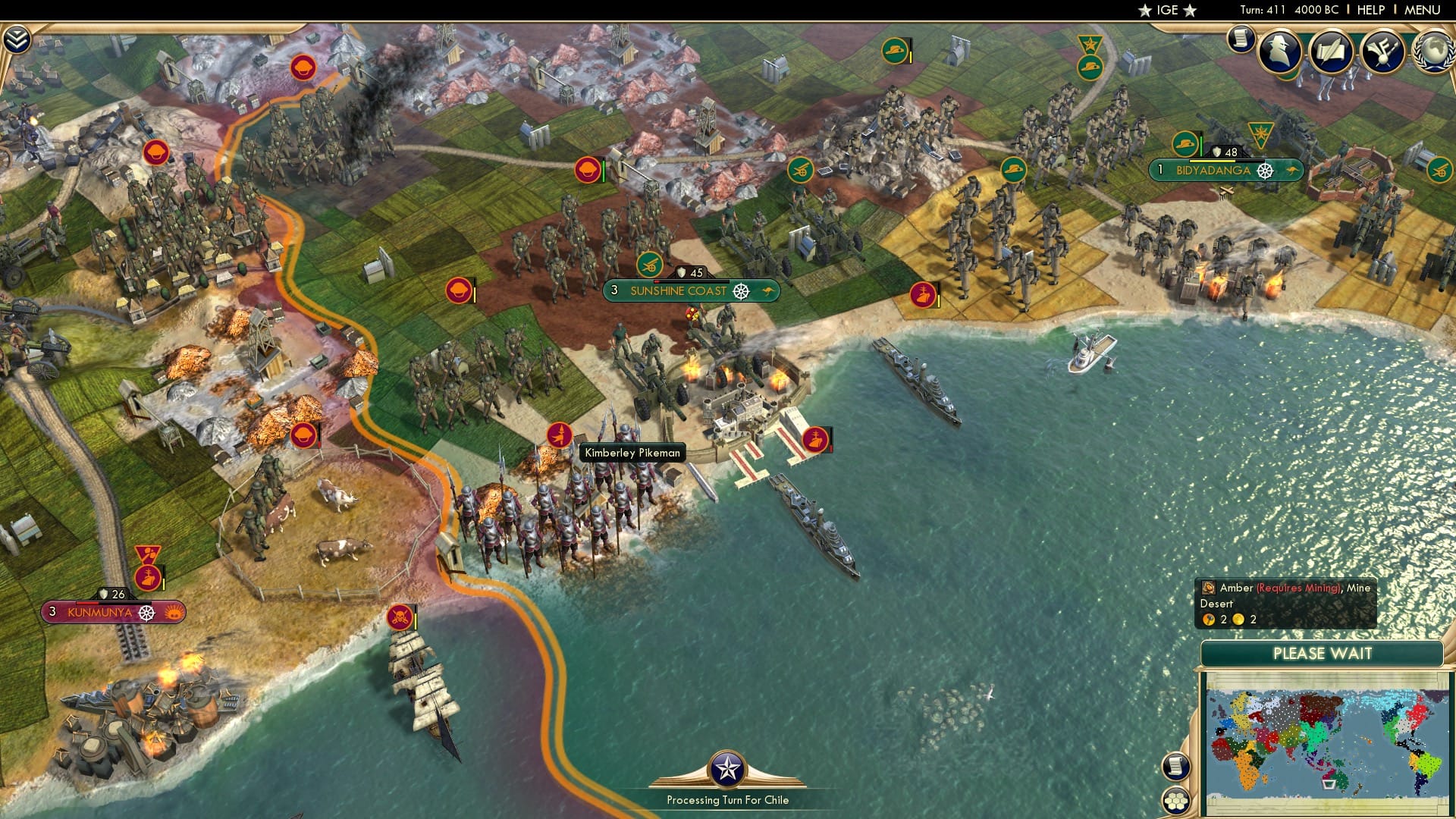Image resolution: width=1456 pixels, height=819 pixels.
Task: Open the Social Policies screen
Action: tap(1331, 52)
